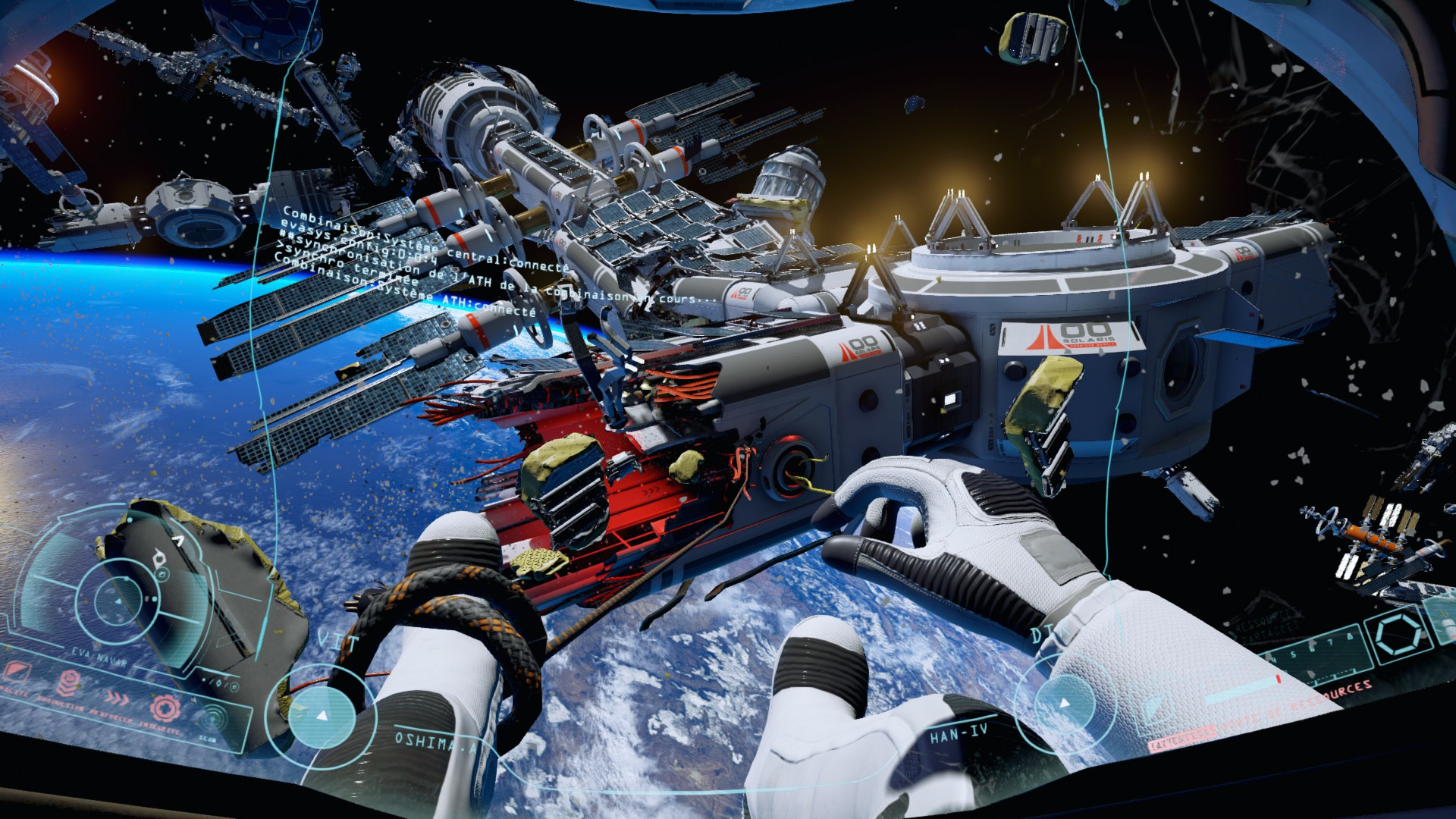Select the HAN-IV glove label

point(958,733)
